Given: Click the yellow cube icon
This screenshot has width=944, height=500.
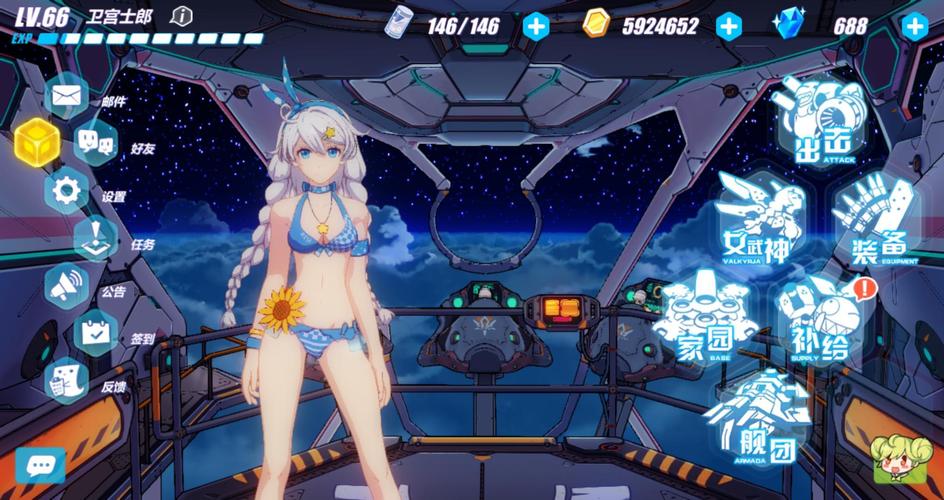Looking at the screenshot, I should 34,141.
